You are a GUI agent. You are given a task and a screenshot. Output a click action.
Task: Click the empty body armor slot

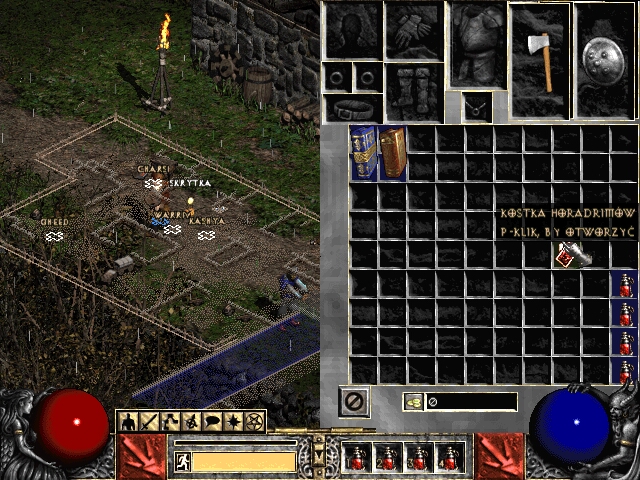(477, 43)
